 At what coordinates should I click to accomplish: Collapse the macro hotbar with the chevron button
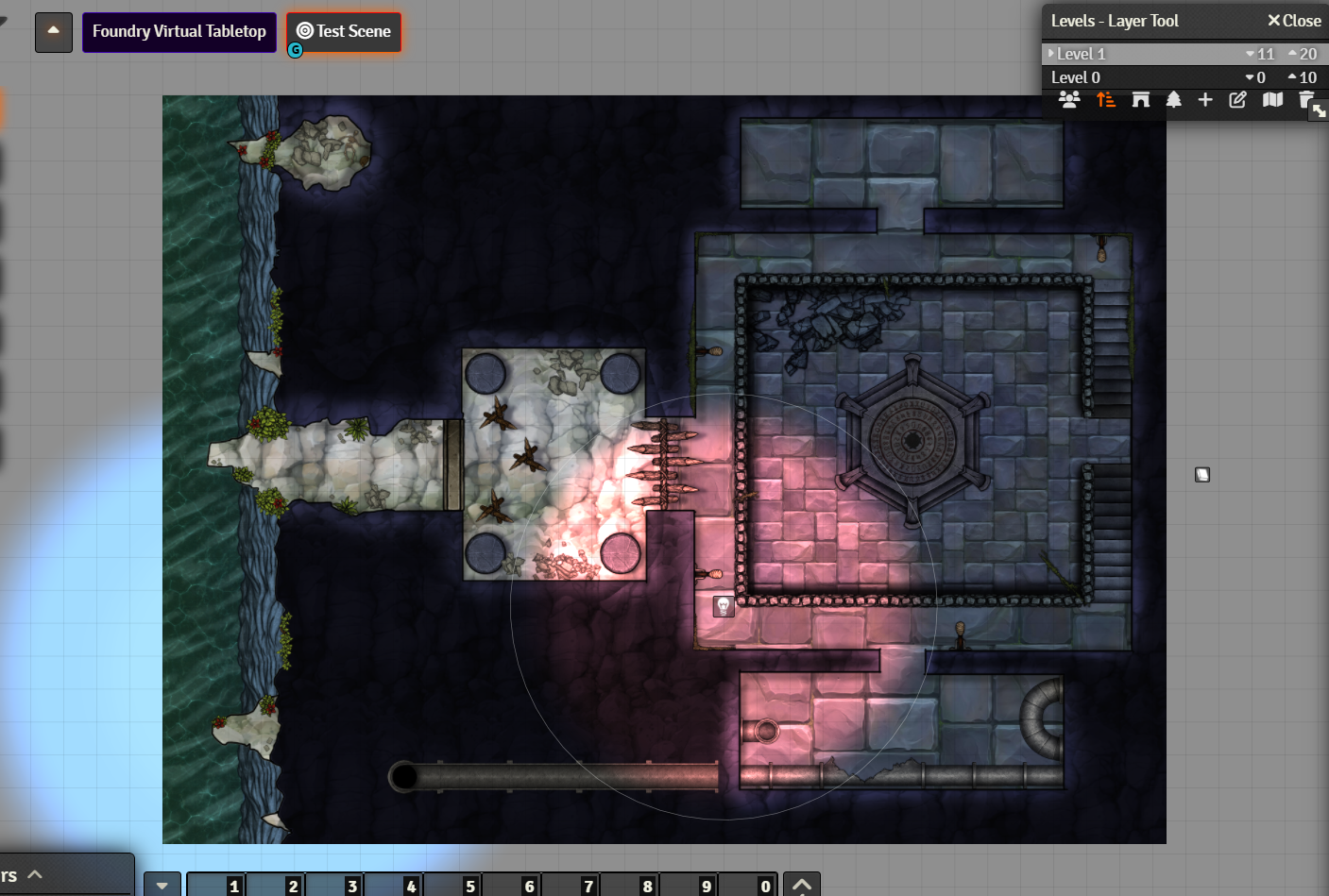coord(801,884)
